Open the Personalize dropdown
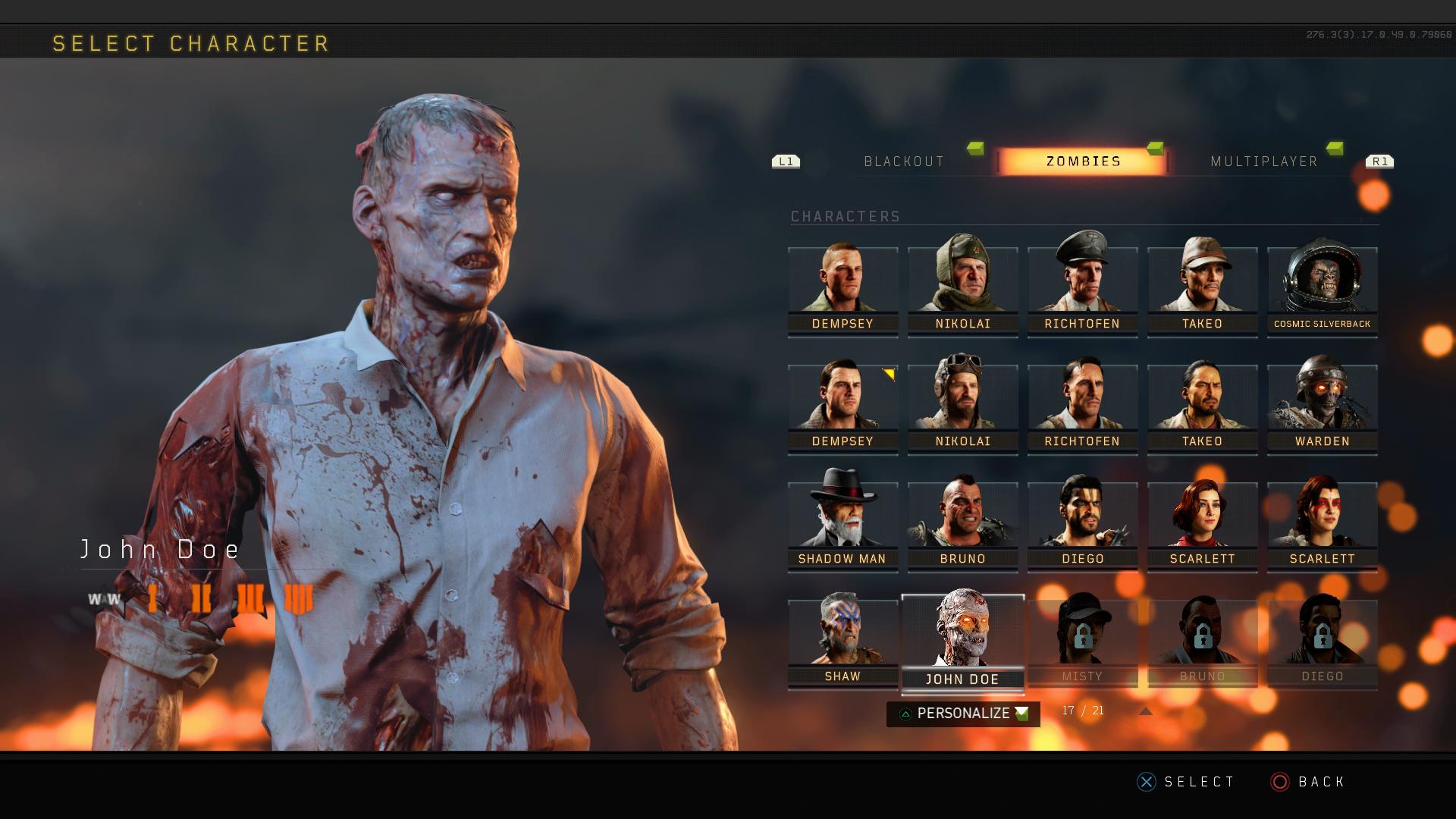The height and width of the screenshot is (819, 1456). [x=962, y=714]
